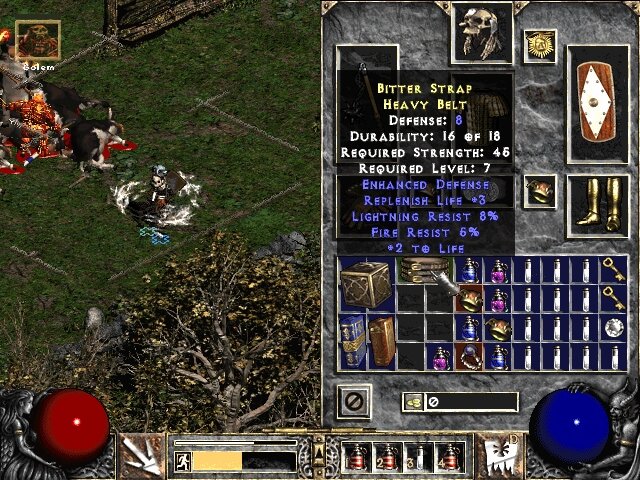Select the equipped golden boots
640x480 pixels.
[x=597, y=203]
